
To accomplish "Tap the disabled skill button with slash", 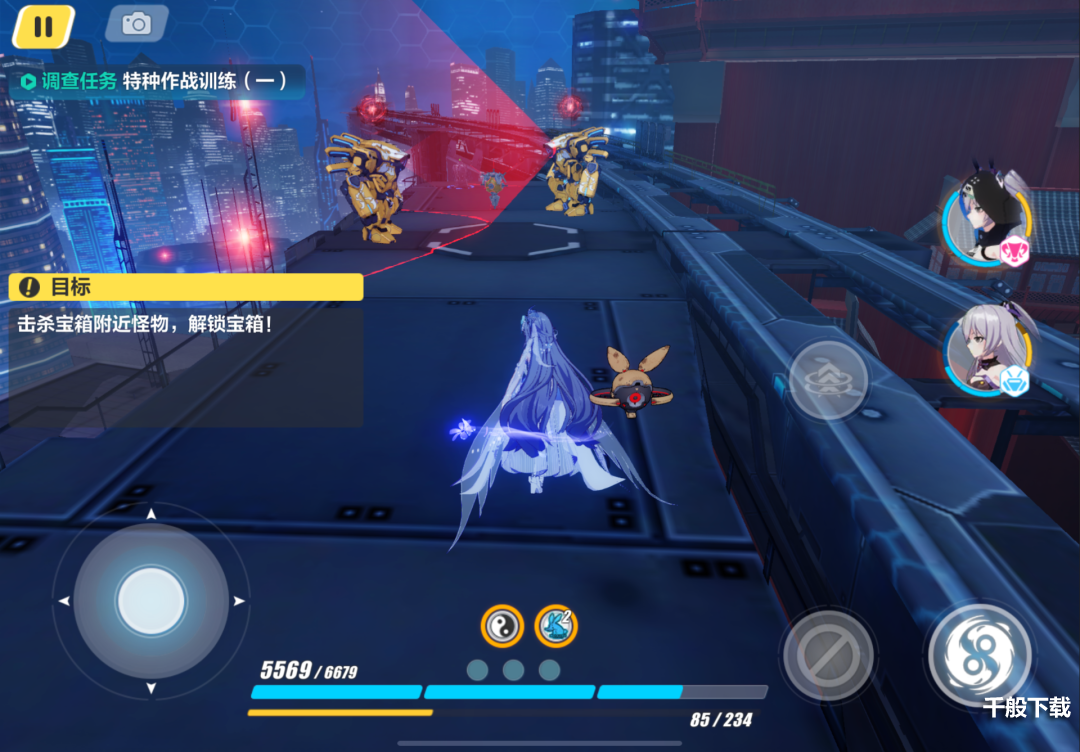I will pos(829,656).
